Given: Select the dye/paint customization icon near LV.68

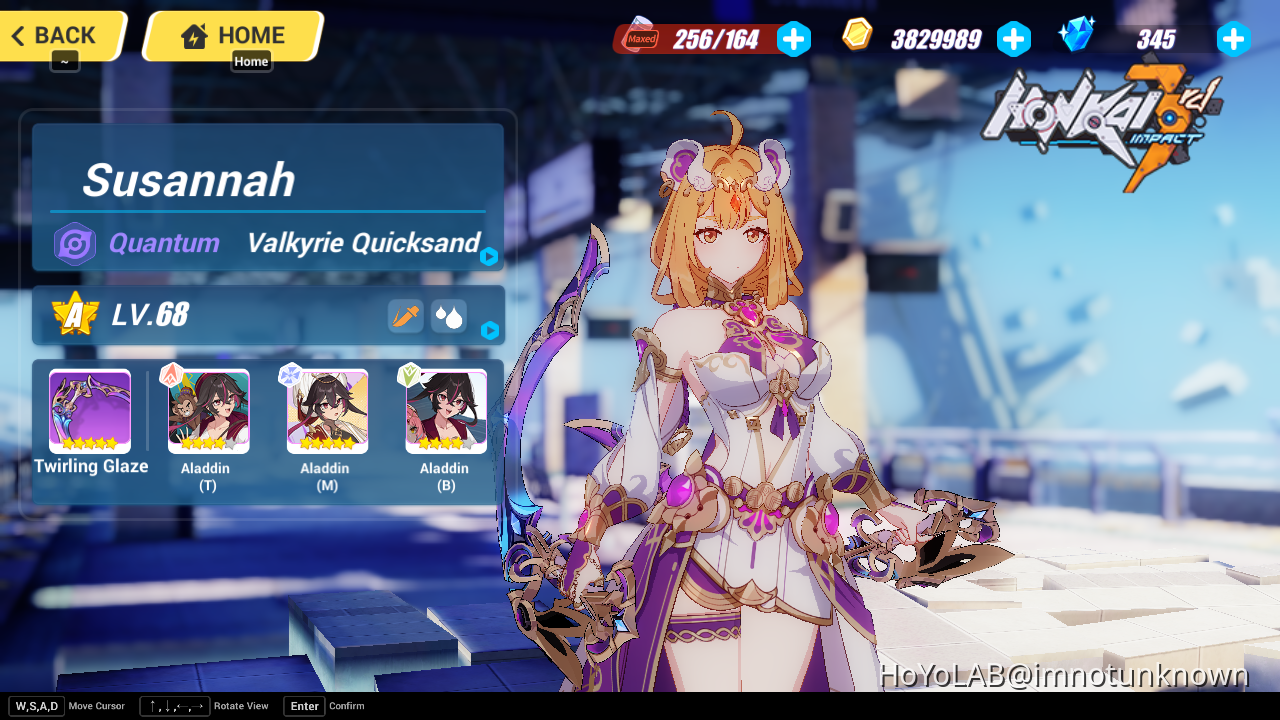Looking at the screenshot, I should (406, 316).
